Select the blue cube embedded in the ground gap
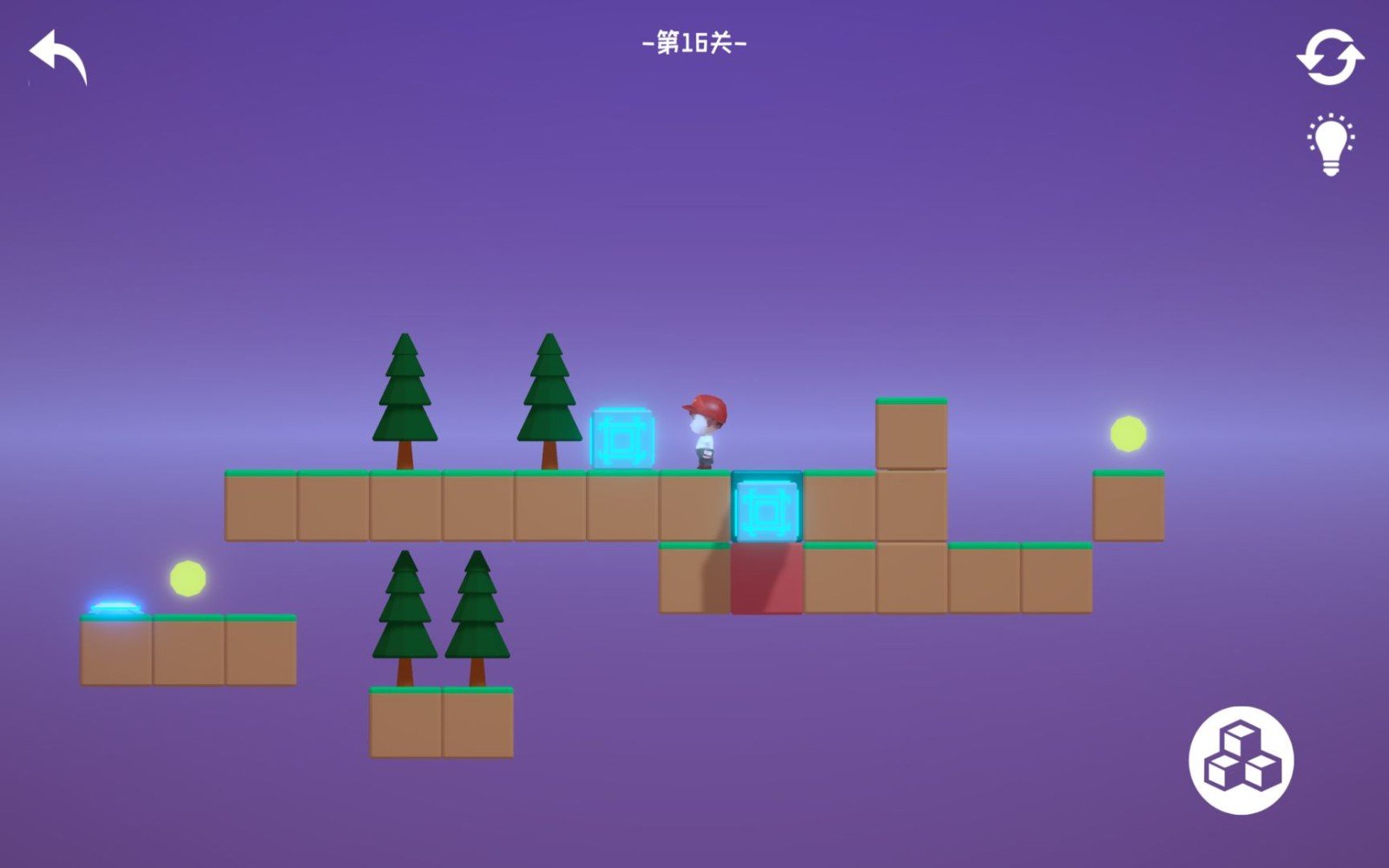 [767, 506]
